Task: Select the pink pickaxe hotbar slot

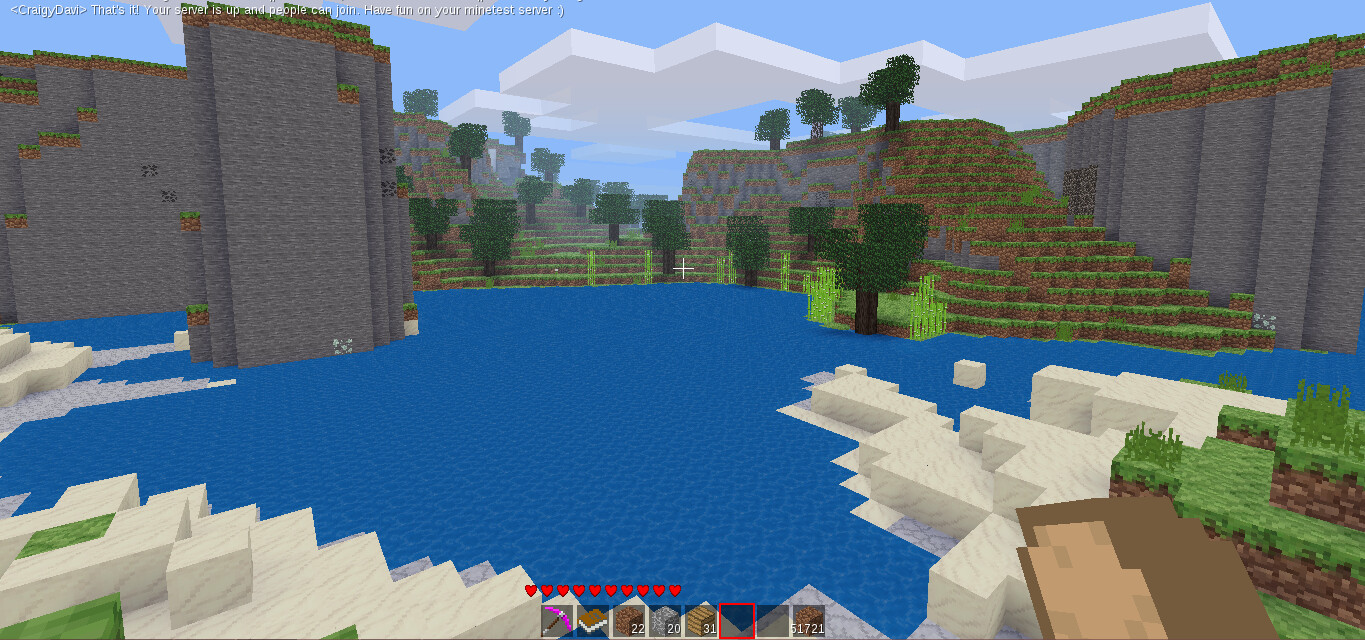Action: (x=557, y=621)
